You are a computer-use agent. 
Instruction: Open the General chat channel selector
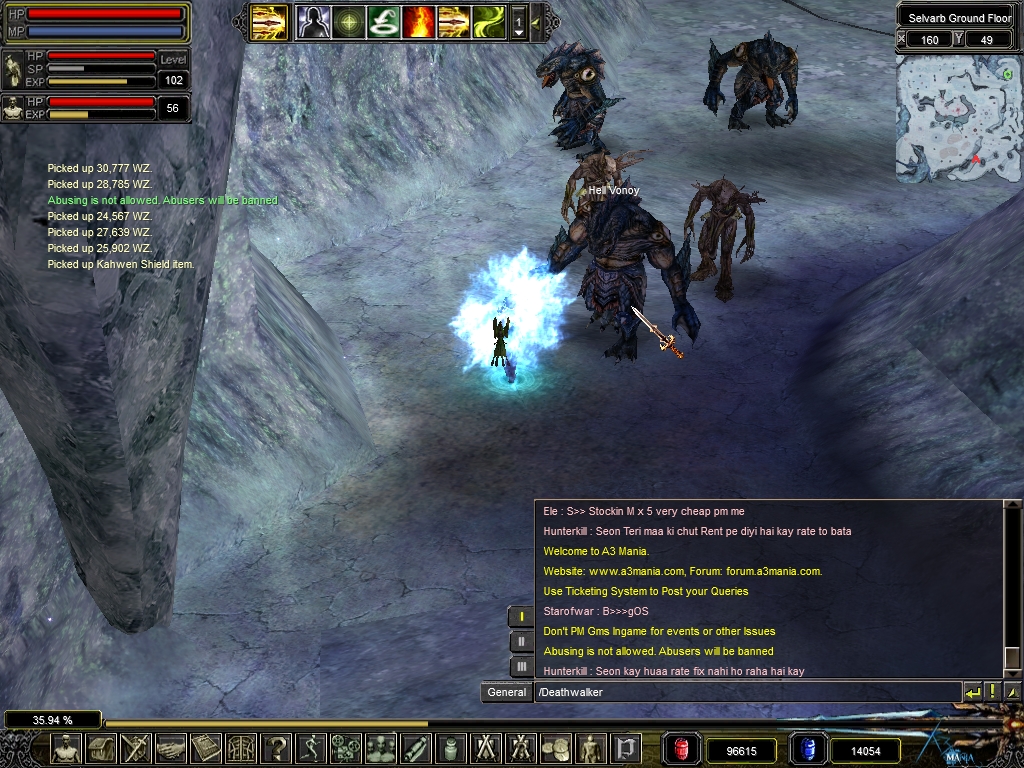coord(506,692)
